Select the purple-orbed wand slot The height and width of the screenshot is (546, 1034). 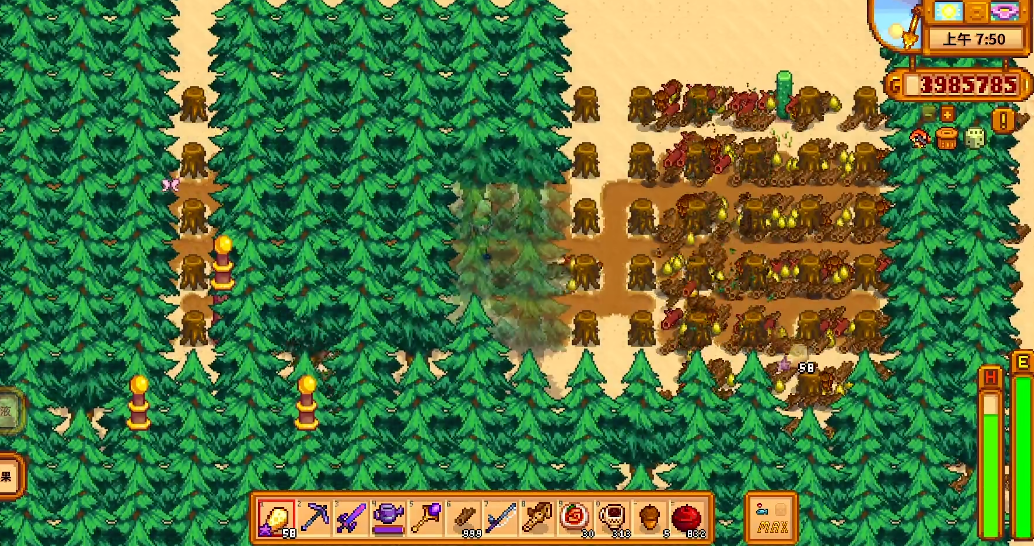tap(424, 518)
